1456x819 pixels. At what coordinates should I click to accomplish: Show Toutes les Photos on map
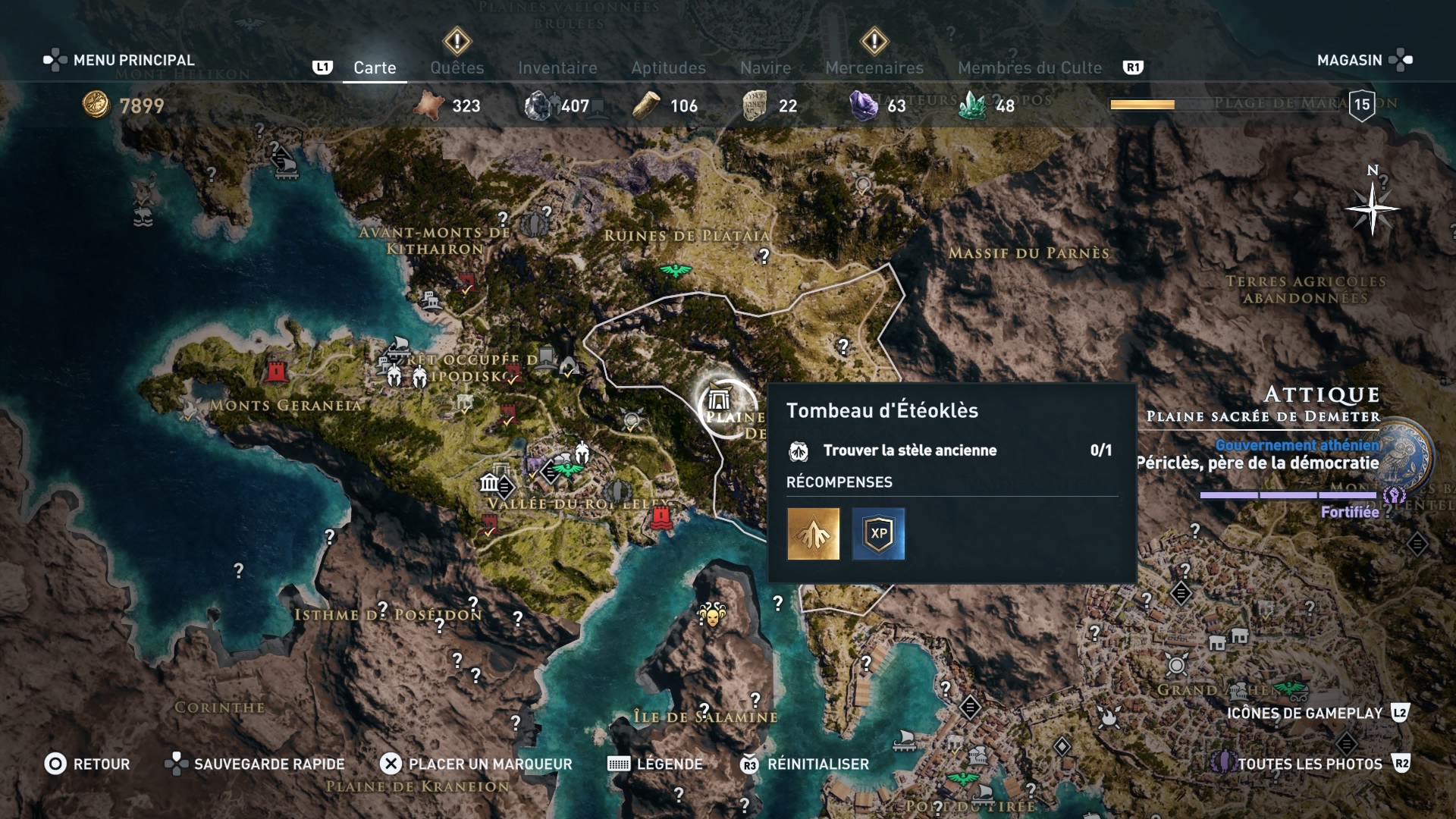pyautogui.click(x=1310, y=764)
